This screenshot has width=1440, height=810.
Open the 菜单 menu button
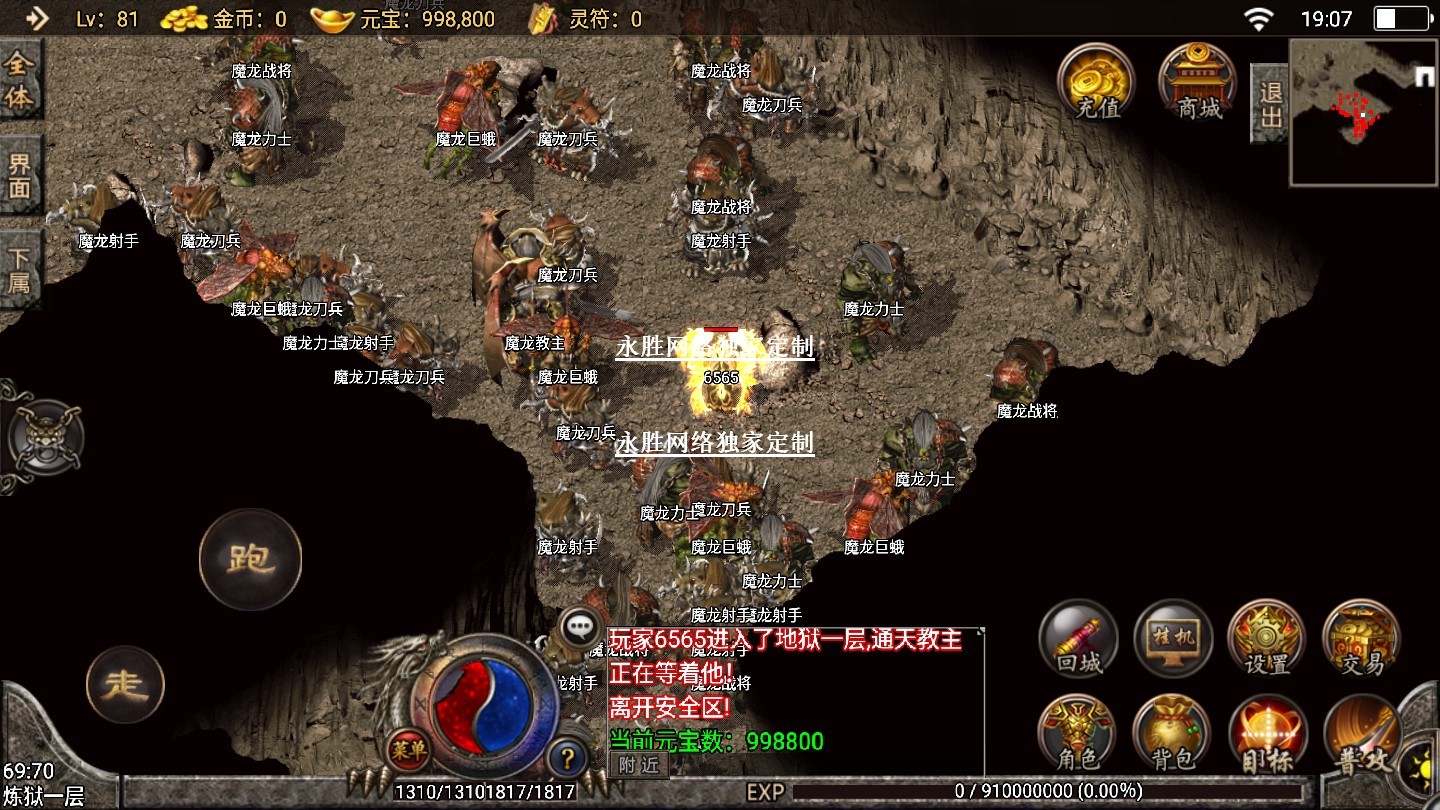pos(409,749)
